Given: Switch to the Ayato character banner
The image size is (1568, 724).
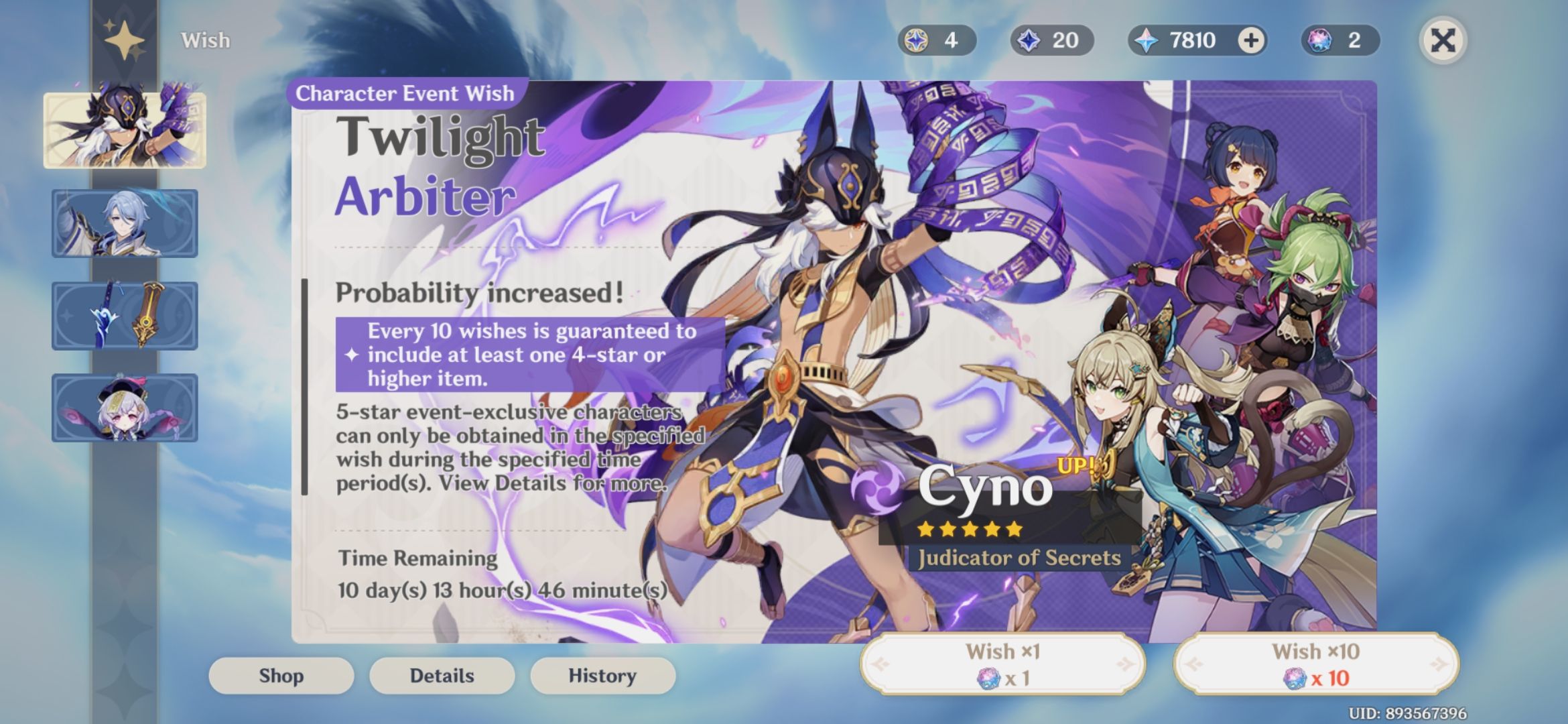Looking at the screenshot, I should click(x=125, y=223).
